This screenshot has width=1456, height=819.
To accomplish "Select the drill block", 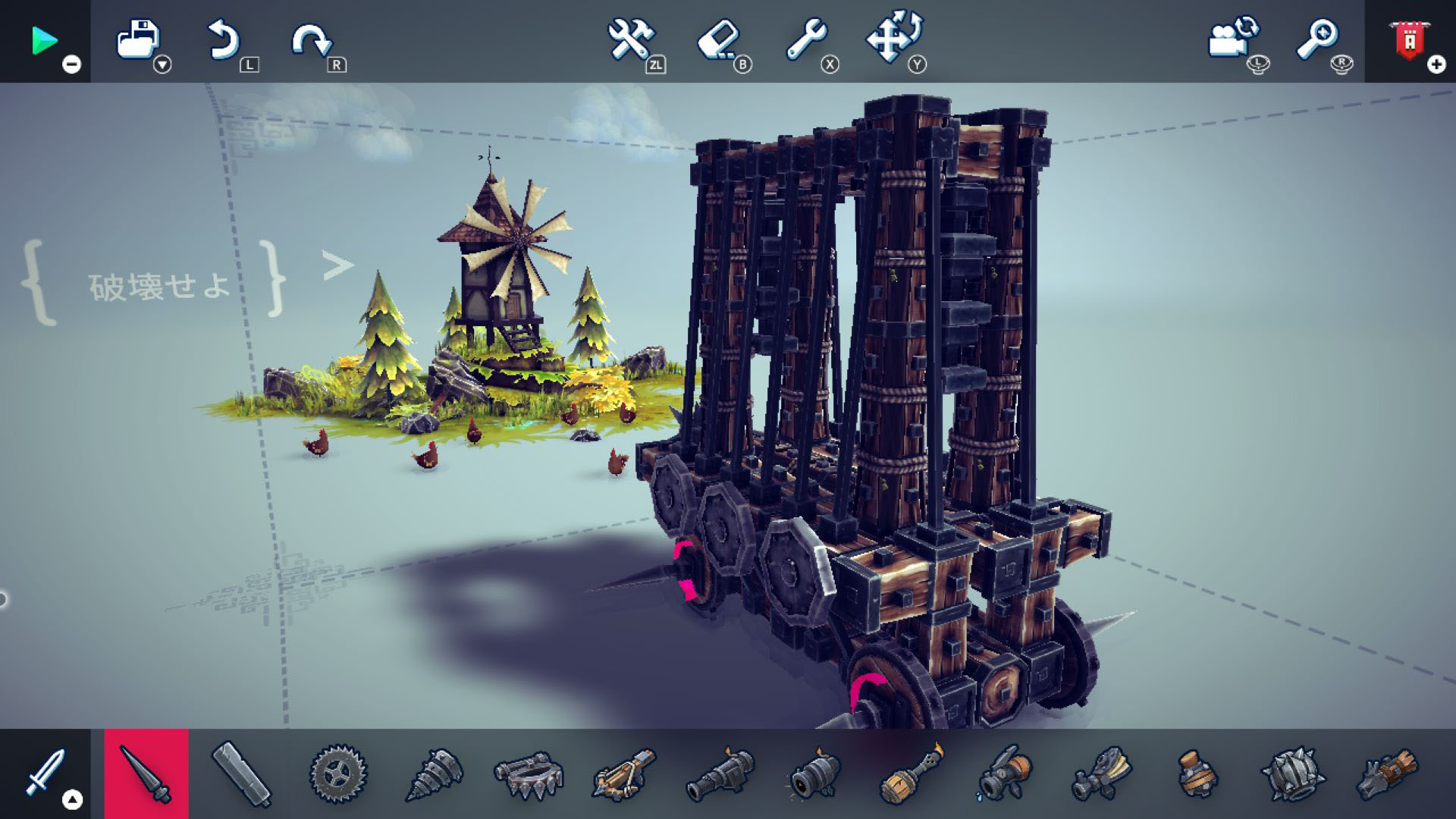I will click(433, 773).
